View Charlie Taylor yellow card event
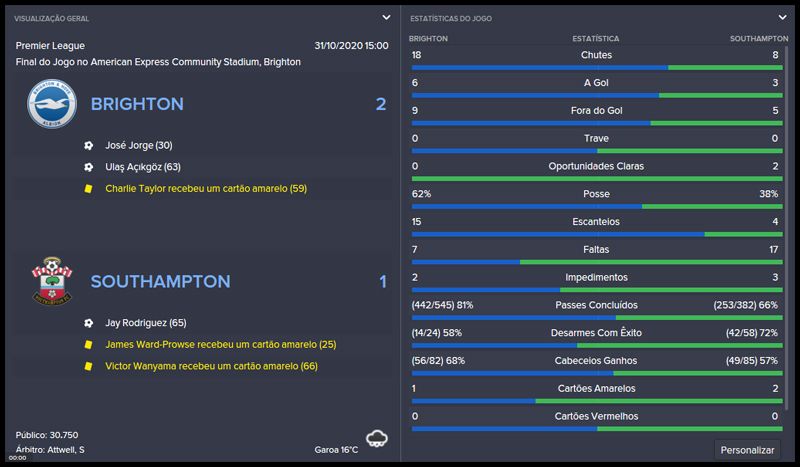The image size is (800, 467). 205,188
